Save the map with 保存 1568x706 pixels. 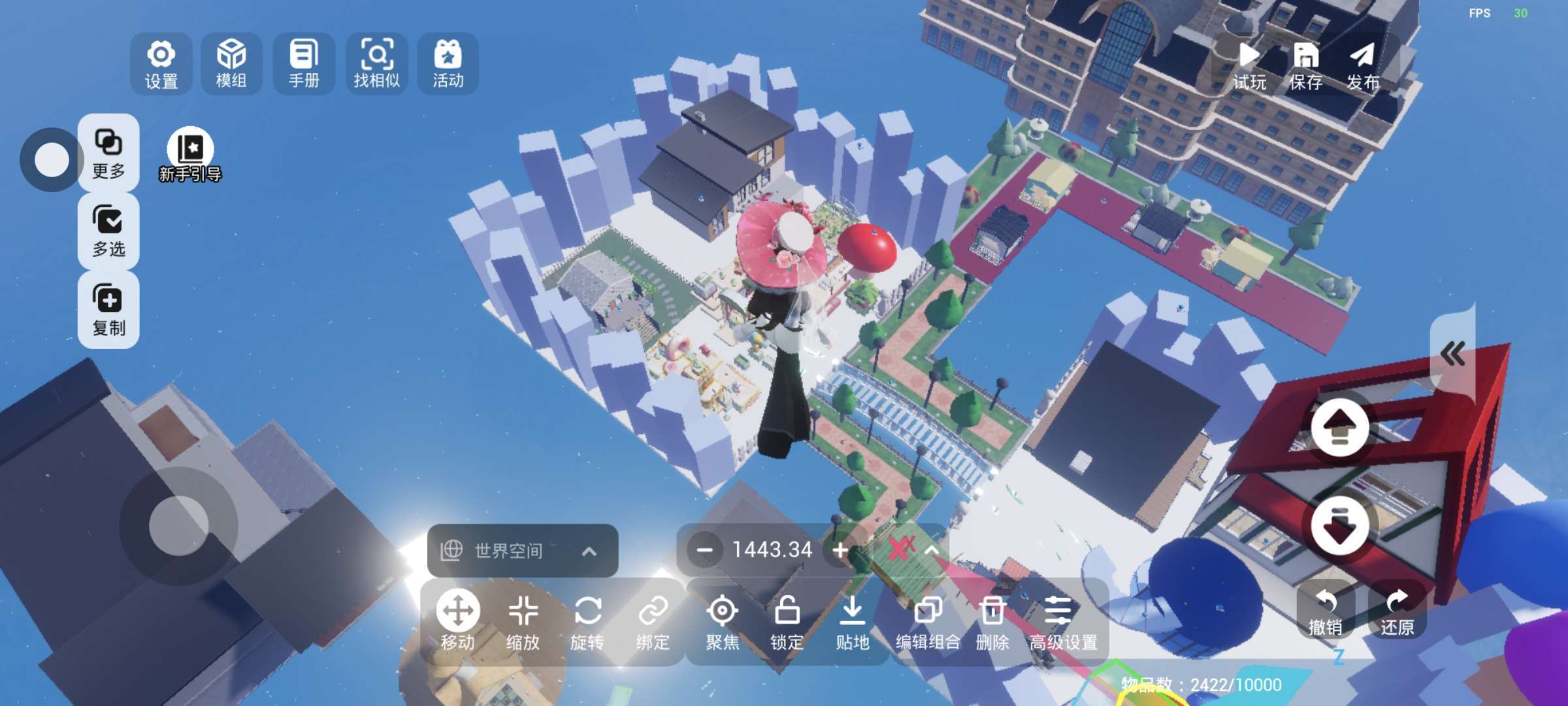[1305, 65]
